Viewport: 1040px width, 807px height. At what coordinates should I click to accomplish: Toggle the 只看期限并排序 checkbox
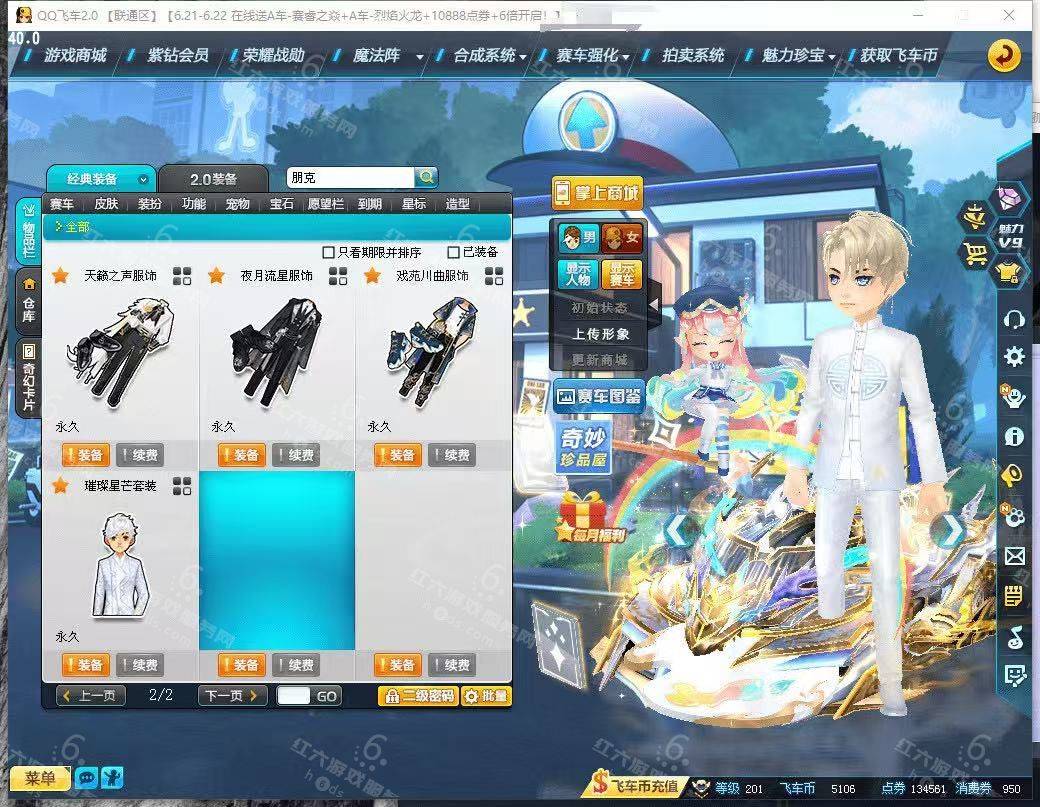coord(329,253)
